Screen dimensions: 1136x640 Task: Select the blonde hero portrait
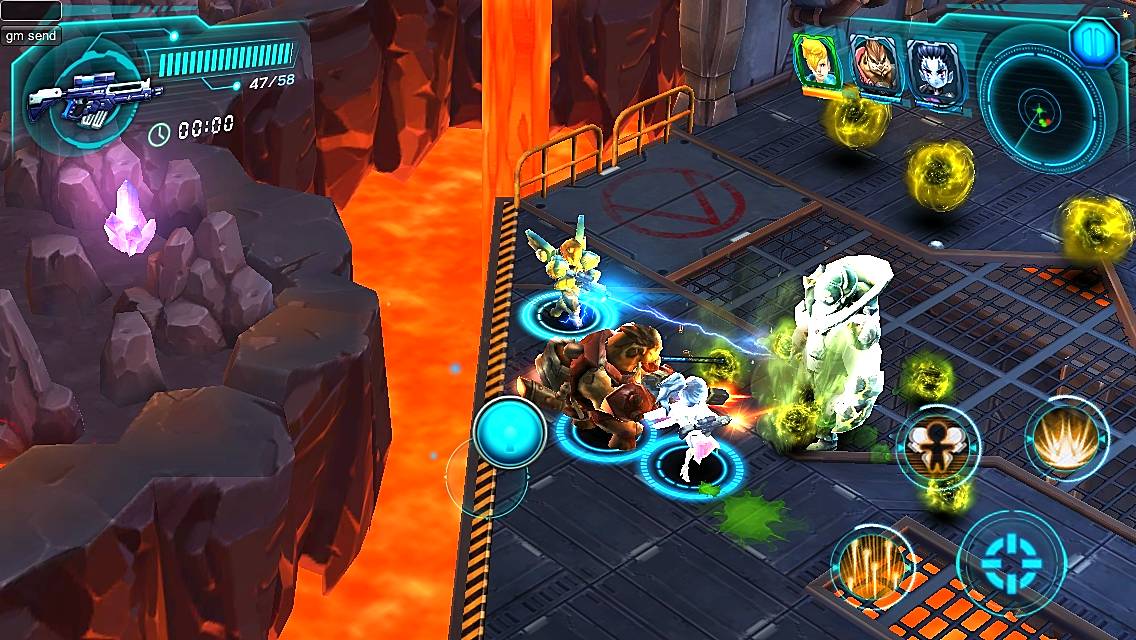[817, 60]
